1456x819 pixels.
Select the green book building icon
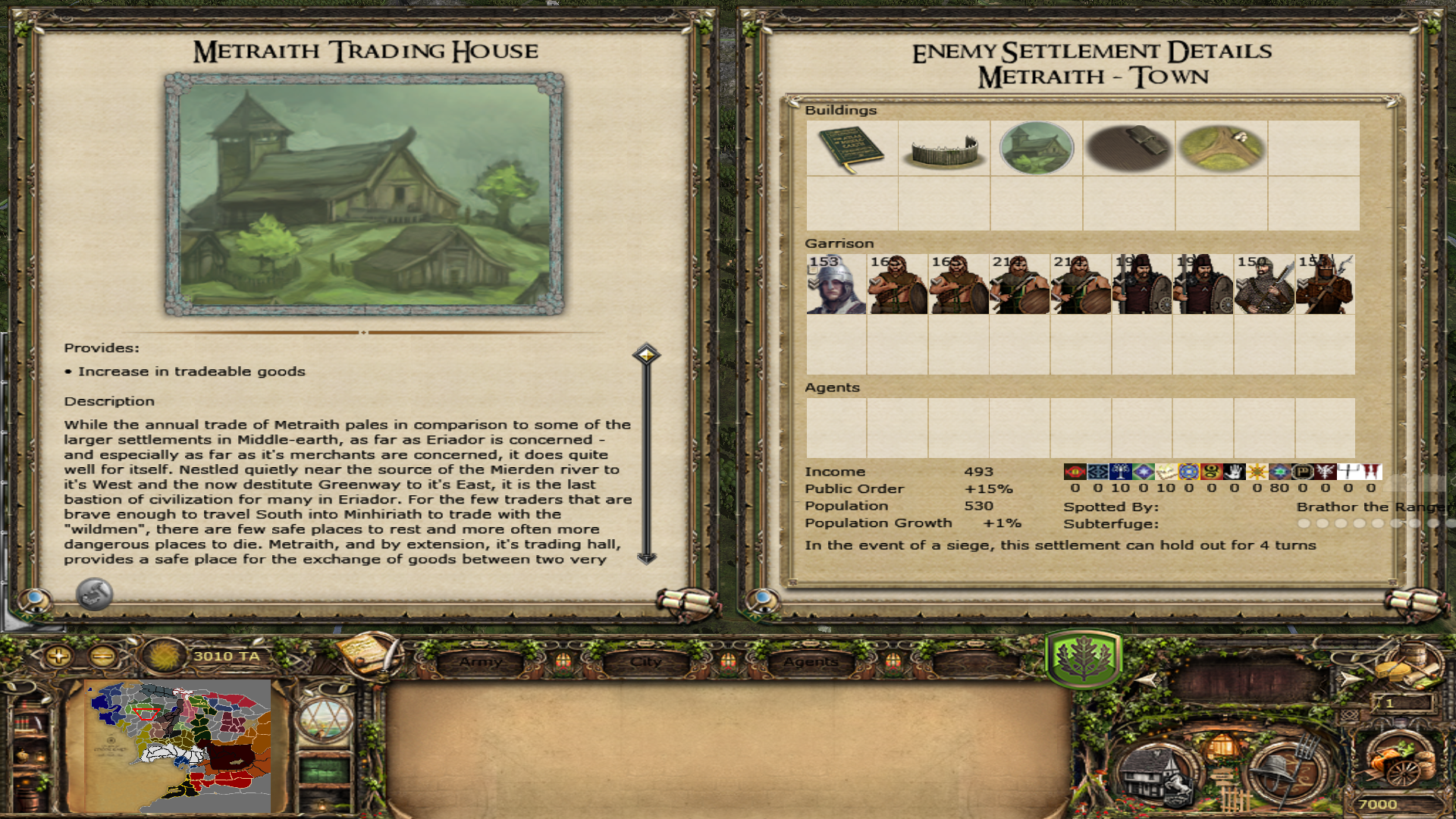click(x=852, y=149)
